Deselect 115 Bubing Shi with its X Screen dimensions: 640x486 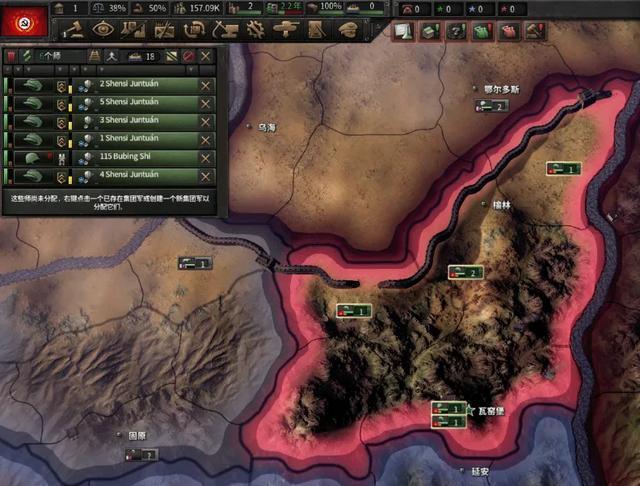pos(206,159)
